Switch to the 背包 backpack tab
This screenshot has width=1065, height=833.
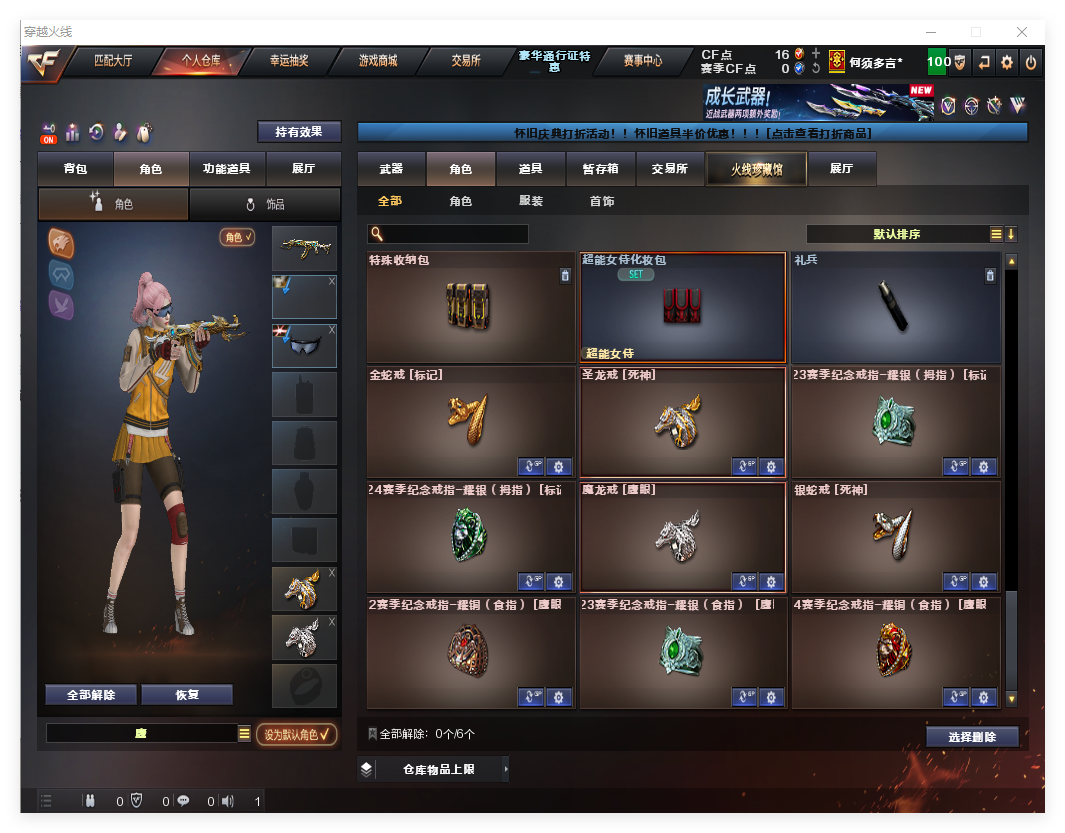(x=75, y=169)
